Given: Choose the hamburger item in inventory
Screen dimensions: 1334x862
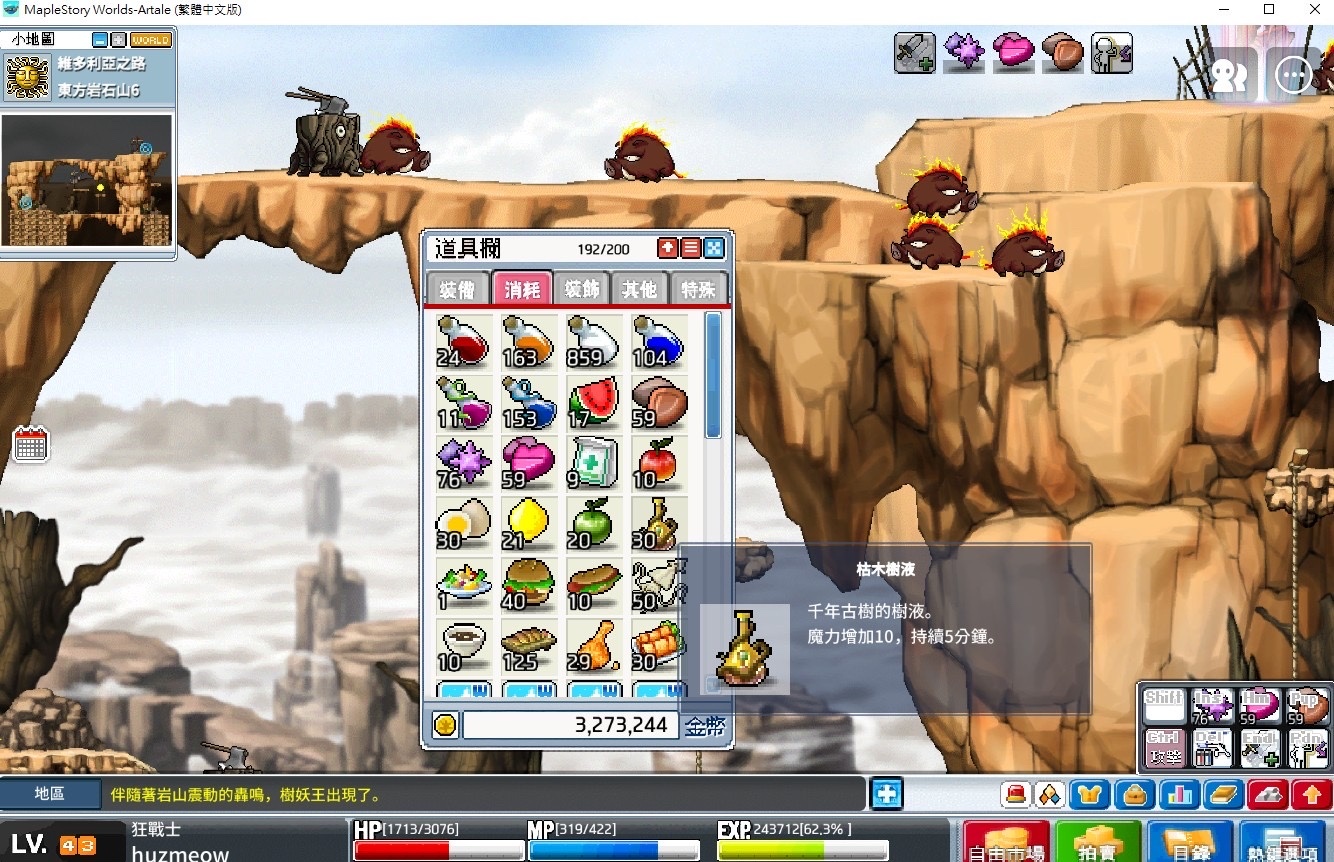Looking at the screenshot, I should pos(529,585).
